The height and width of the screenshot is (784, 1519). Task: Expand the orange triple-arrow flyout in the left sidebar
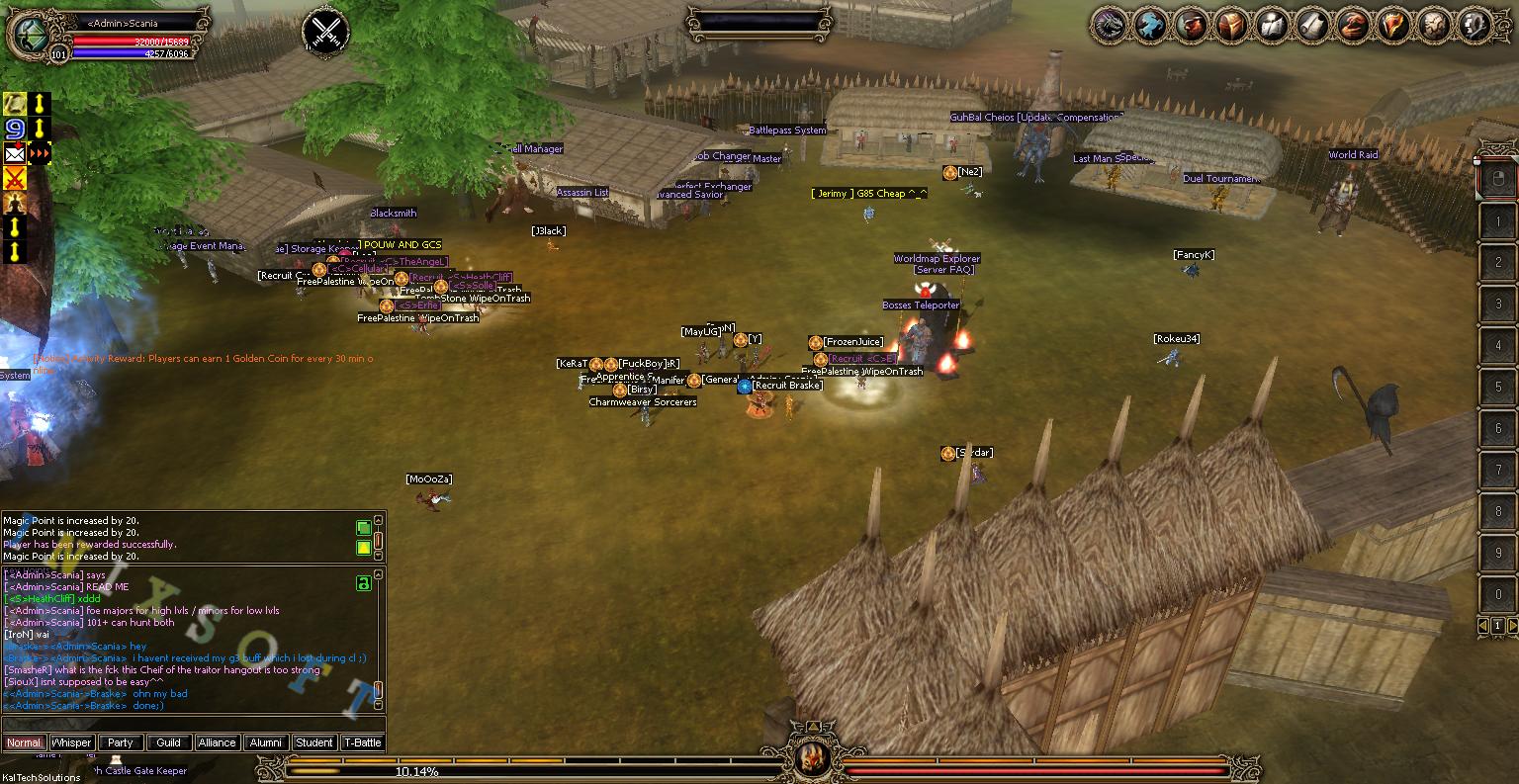40,153
